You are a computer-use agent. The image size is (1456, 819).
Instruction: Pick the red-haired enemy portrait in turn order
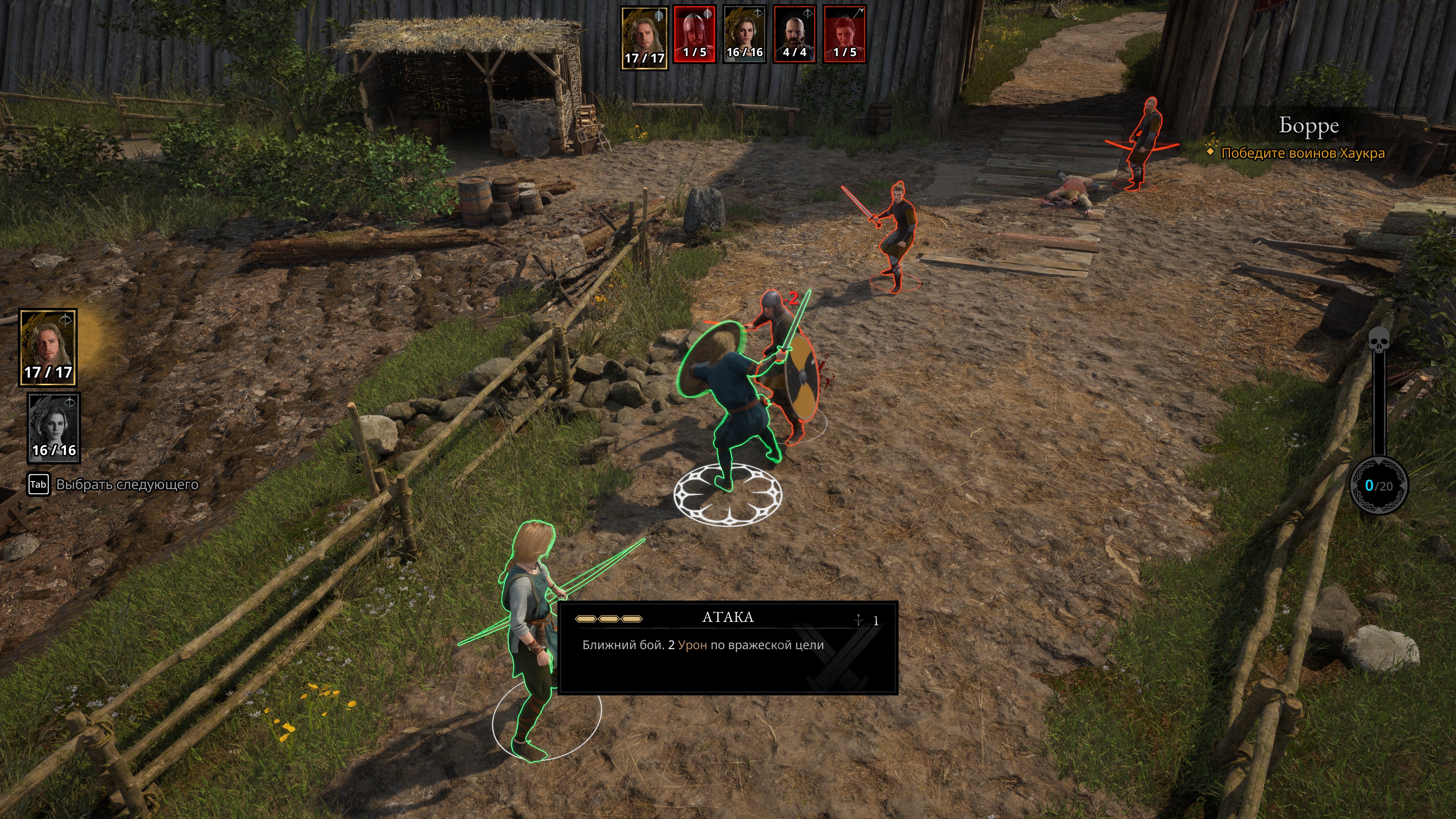(844, 34)
